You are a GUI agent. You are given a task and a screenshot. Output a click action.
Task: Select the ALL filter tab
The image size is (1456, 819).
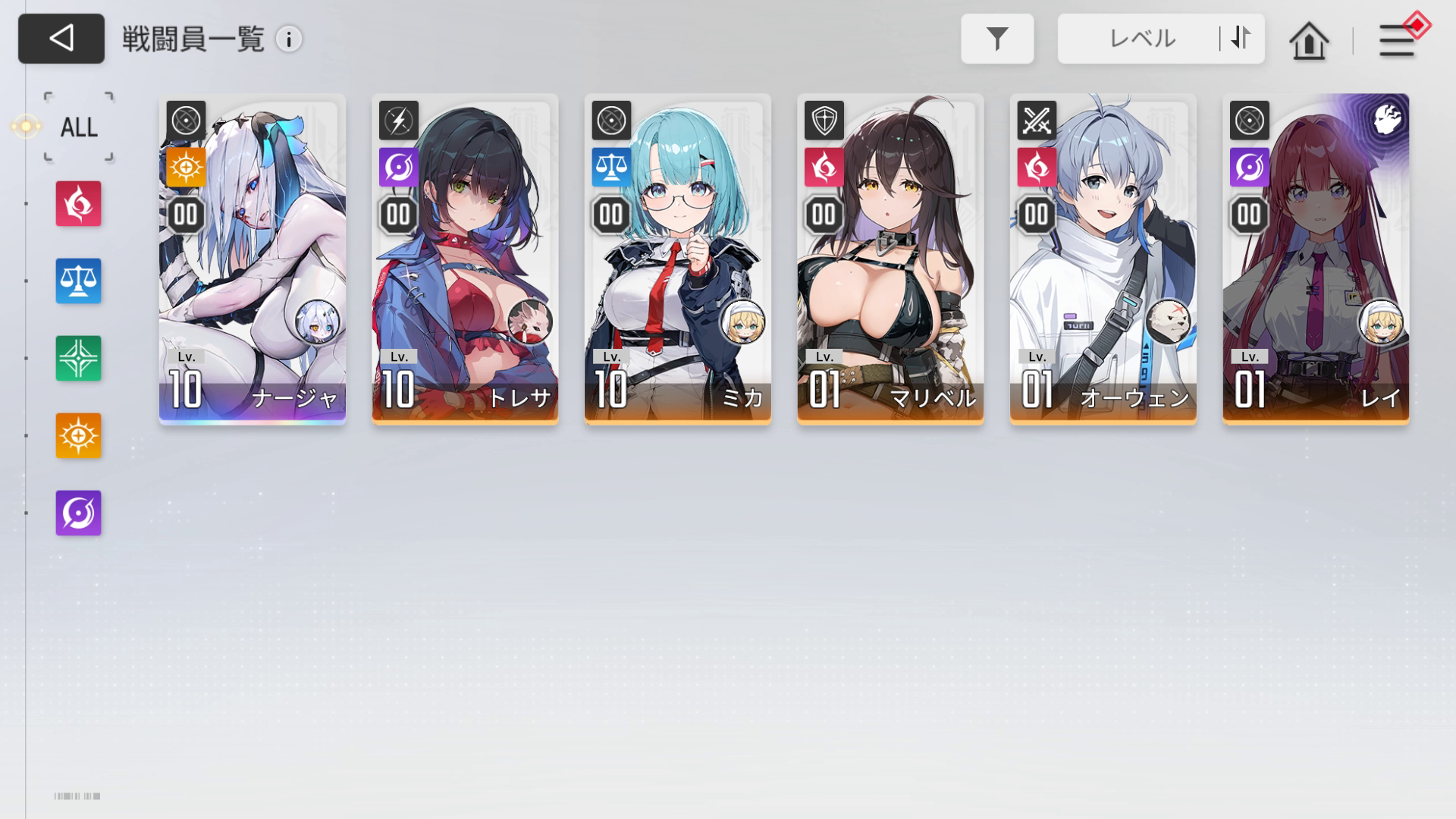pyautogui.click(x=79, y=127)
